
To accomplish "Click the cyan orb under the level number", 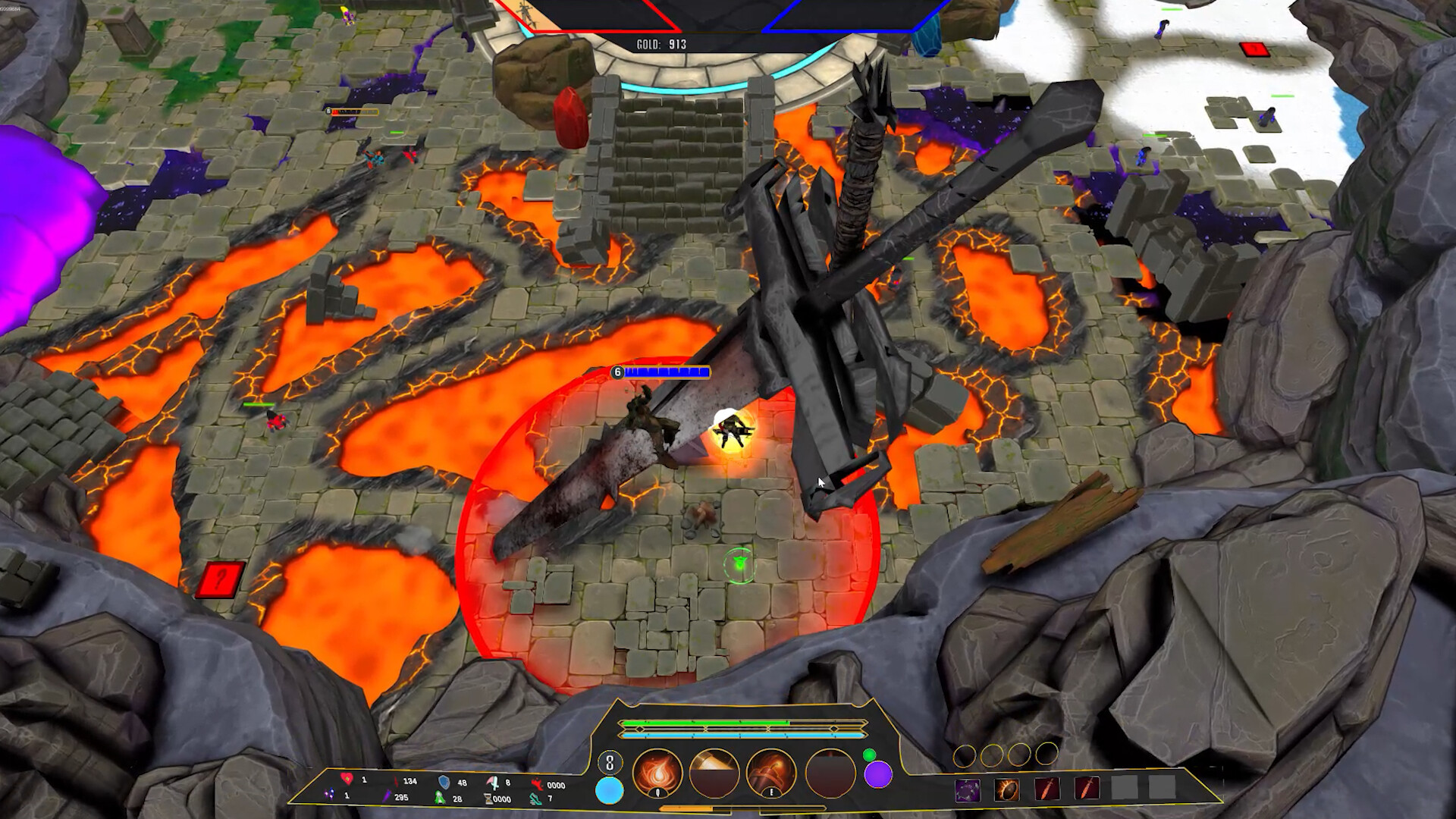I will click(609, 790).
